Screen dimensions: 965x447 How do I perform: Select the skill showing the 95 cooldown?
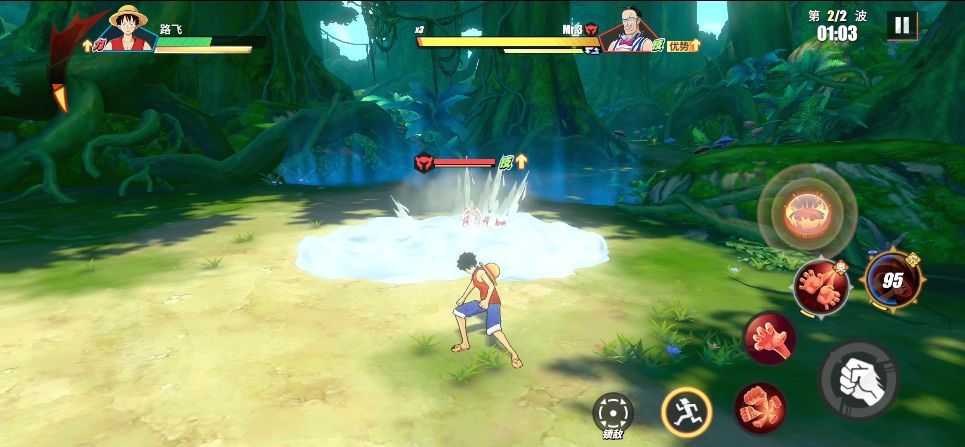click(x=892, y=282)
